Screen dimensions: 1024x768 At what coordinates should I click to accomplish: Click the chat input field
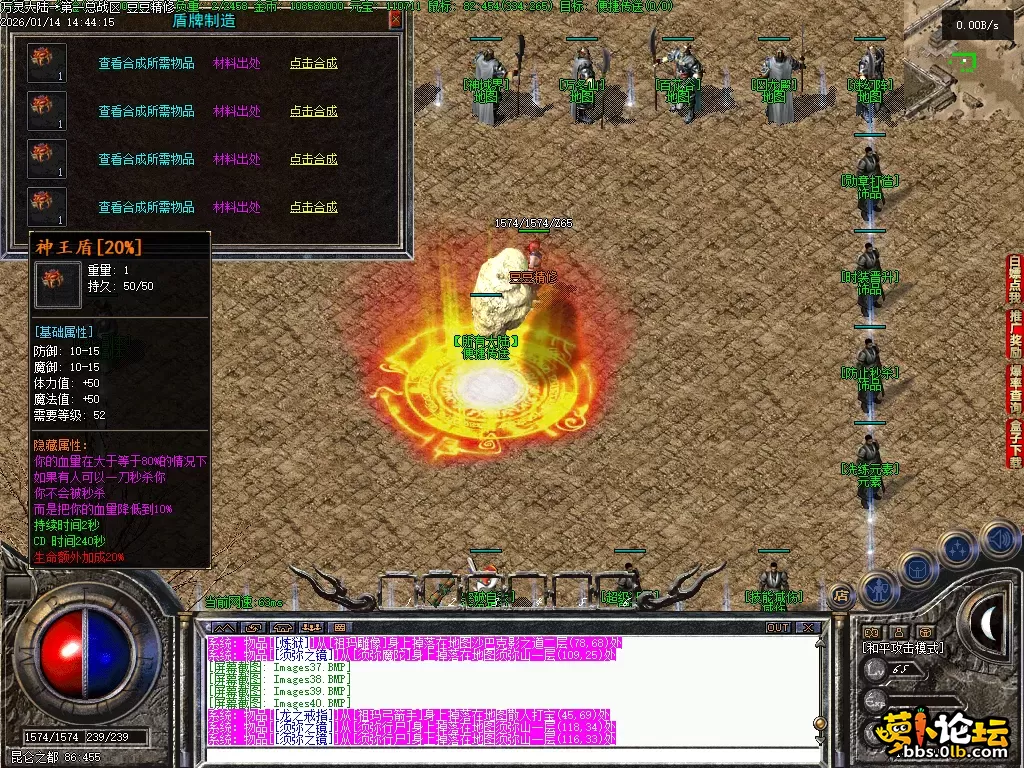pyautogui.click(x=500, y=756)
